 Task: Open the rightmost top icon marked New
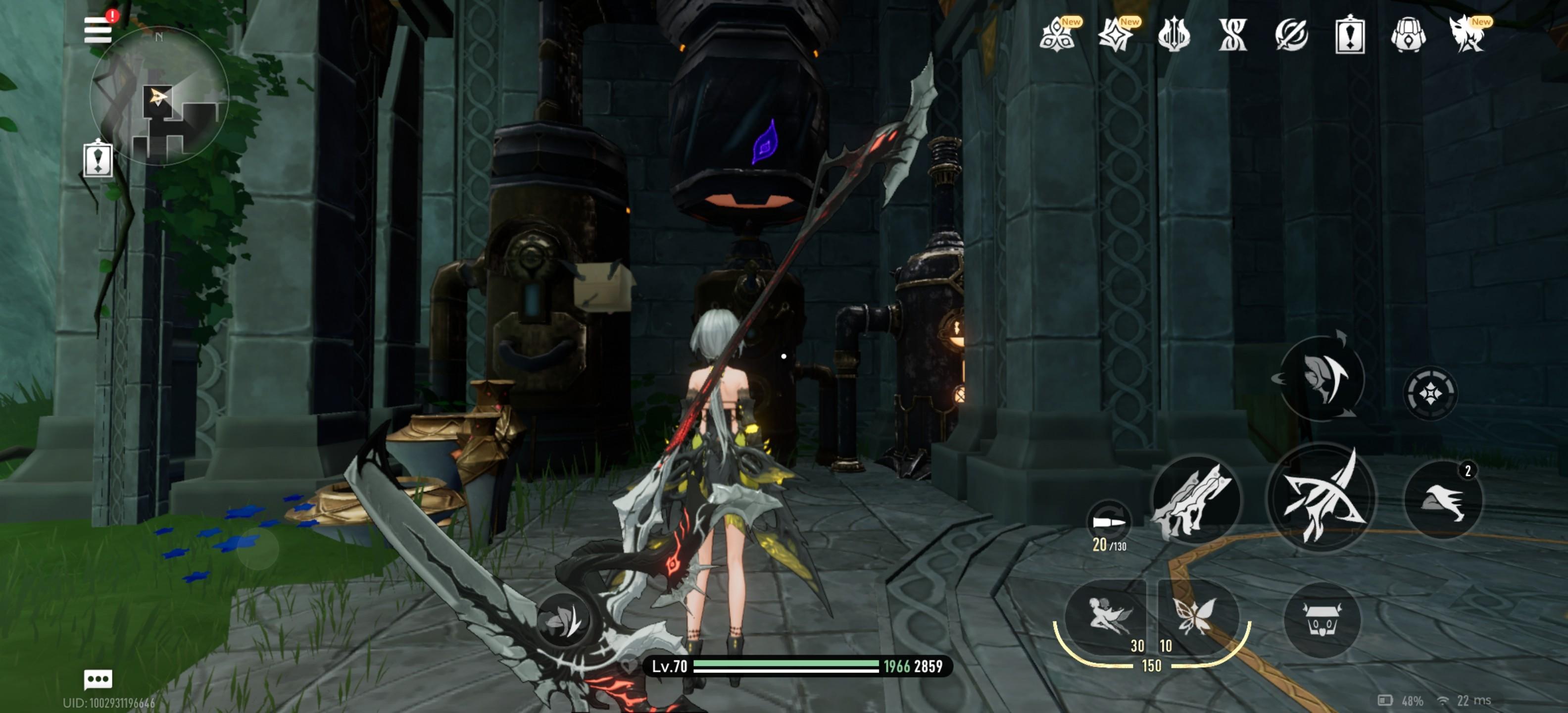point(1467,35)
